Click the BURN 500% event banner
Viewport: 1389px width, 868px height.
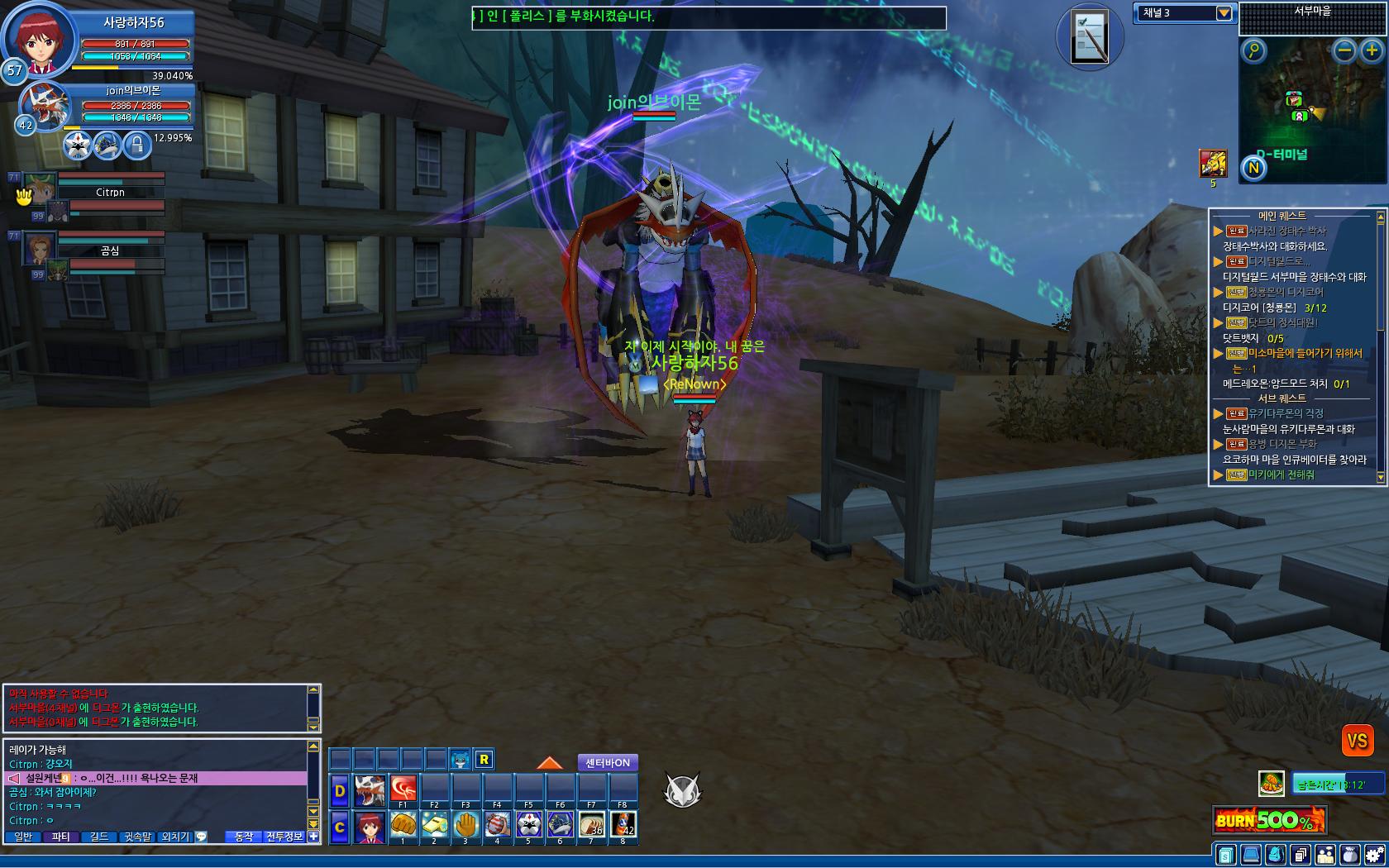point(1270,820)
